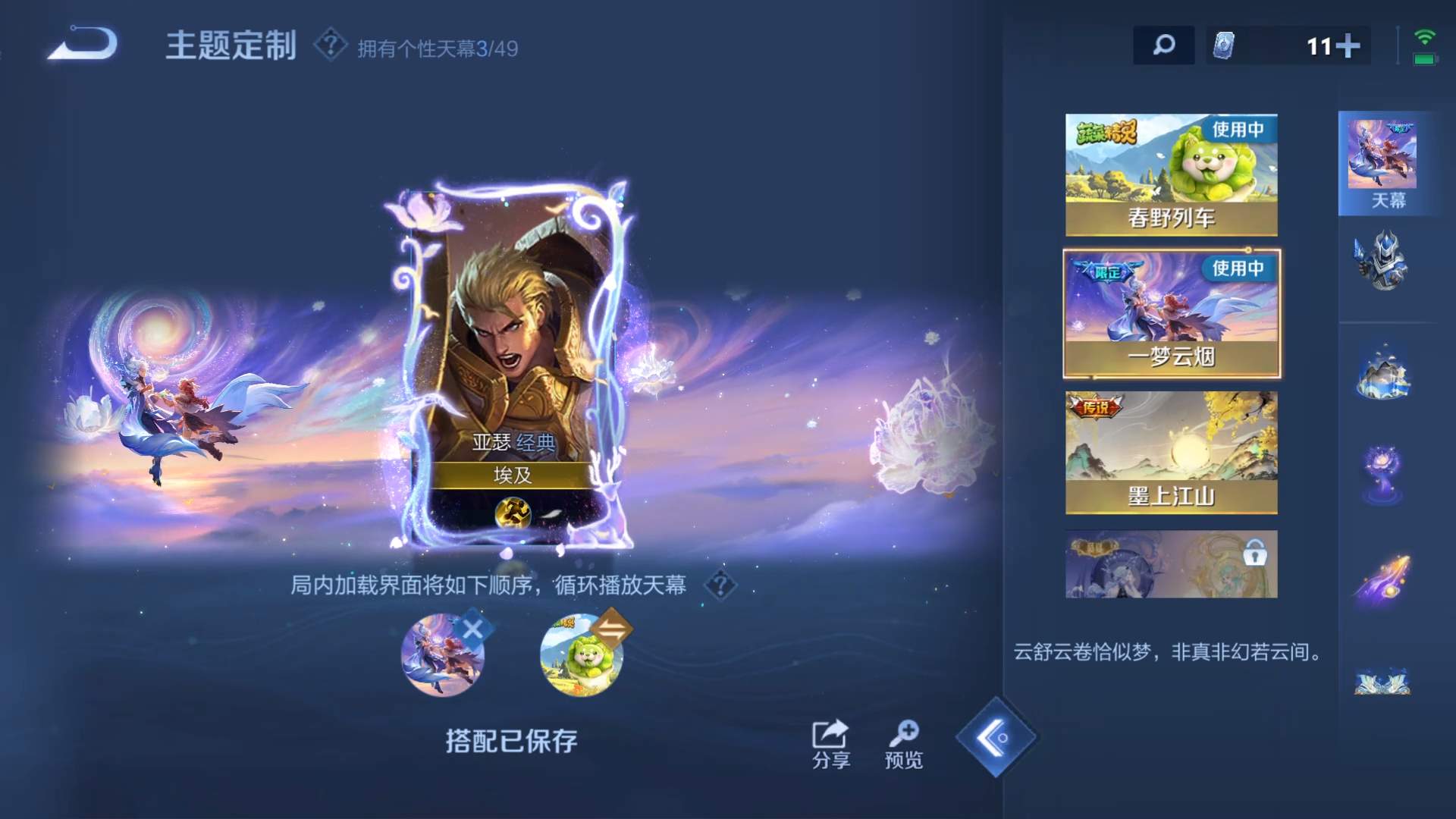The width and height of the screenshot is (1456, 819).
Task: Switch to the armored hero category tab
Action: (1383, 262)
